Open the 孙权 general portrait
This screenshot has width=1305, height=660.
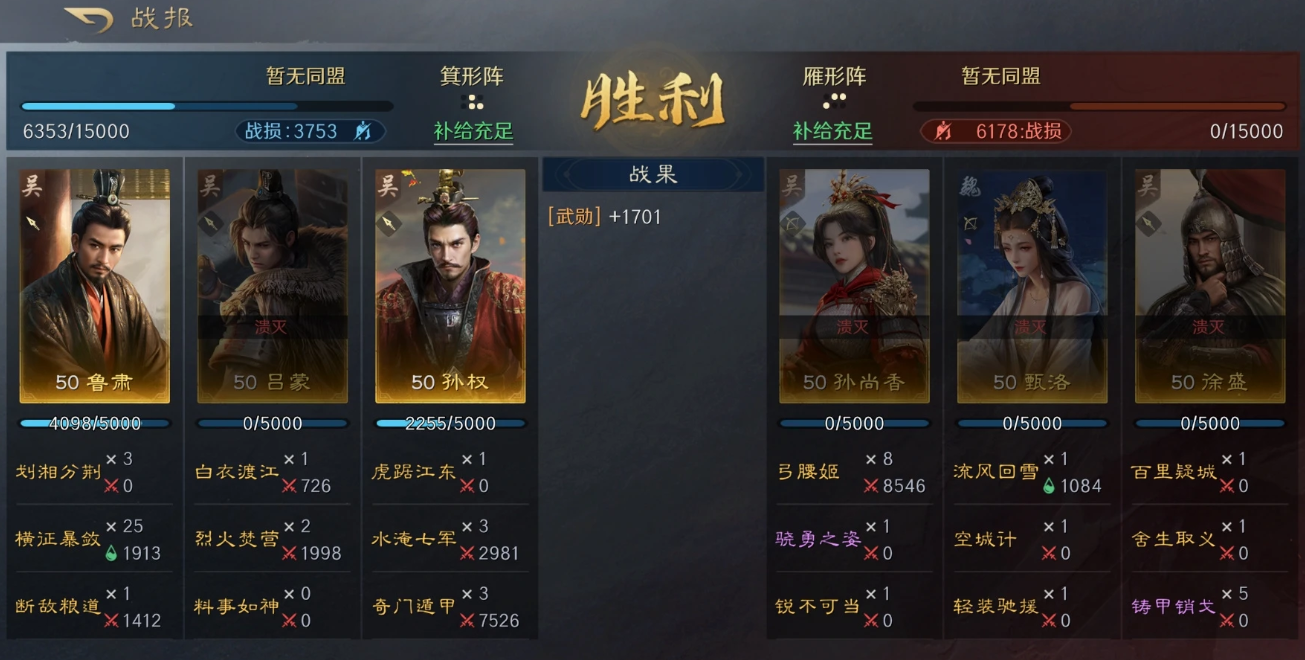click(x=450, y=286)
